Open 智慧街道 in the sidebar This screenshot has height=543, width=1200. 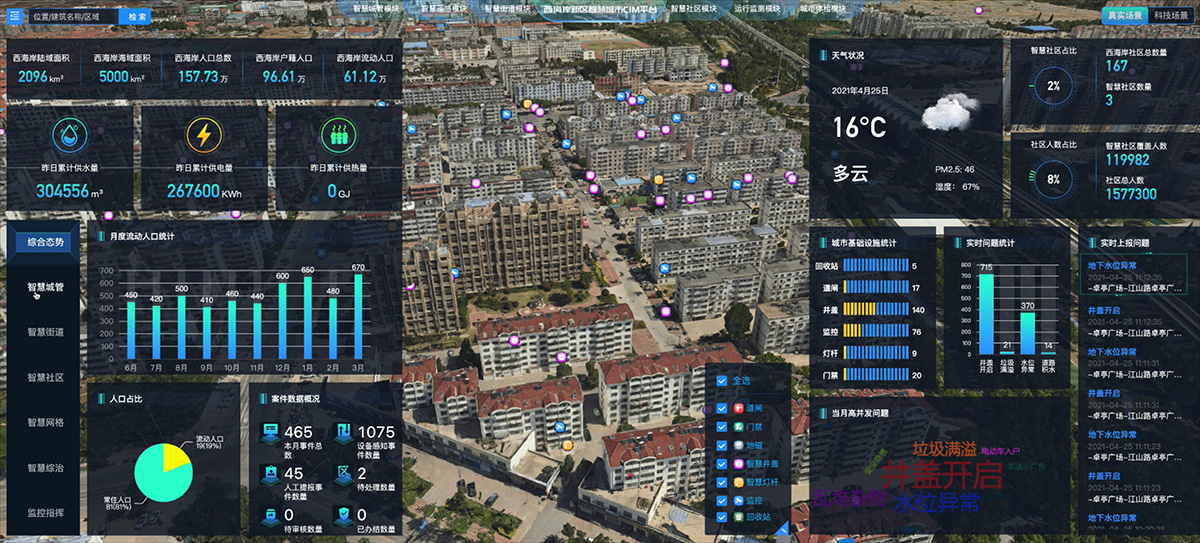pyautogui.click(x=45, y=332)
